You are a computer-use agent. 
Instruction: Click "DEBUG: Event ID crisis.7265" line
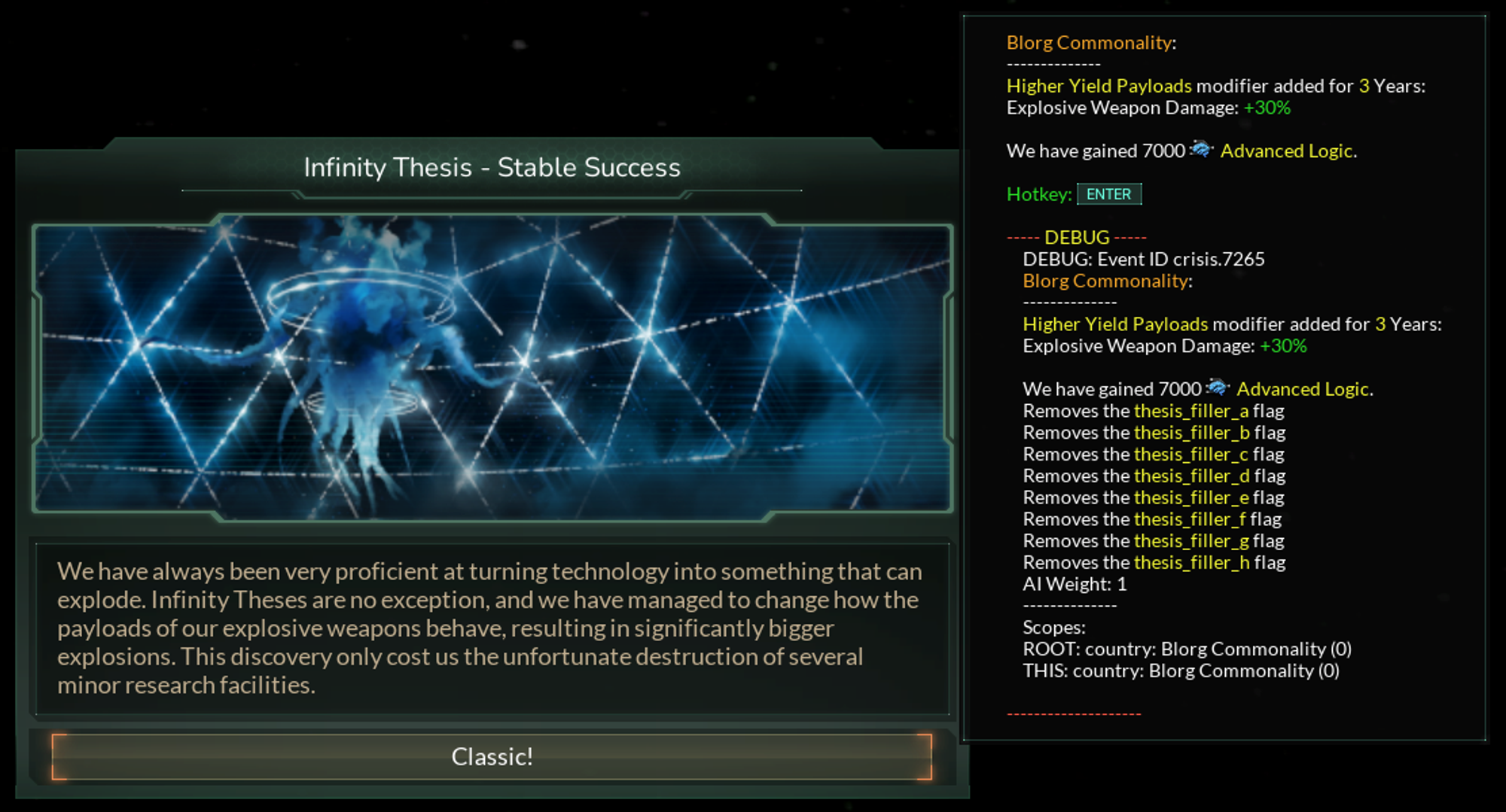[1145, 259]
